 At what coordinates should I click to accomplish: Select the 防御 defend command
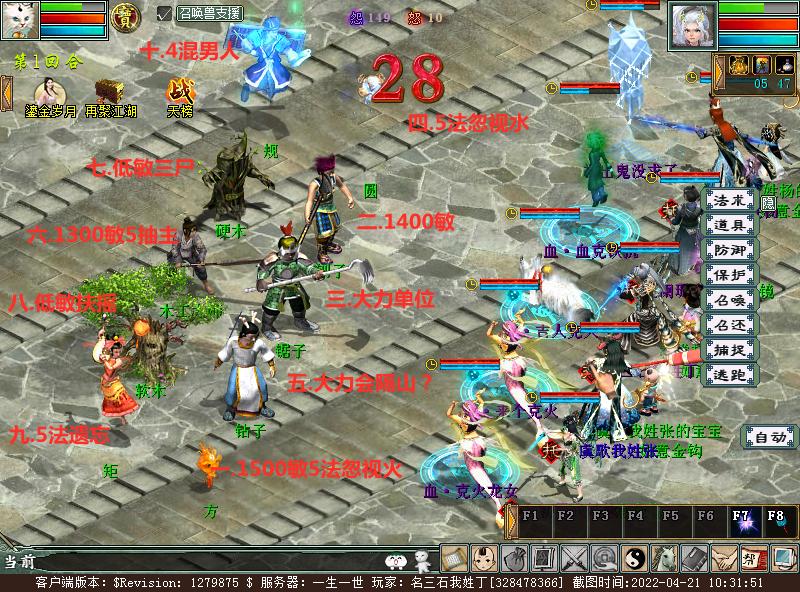(x=730, y=250)
